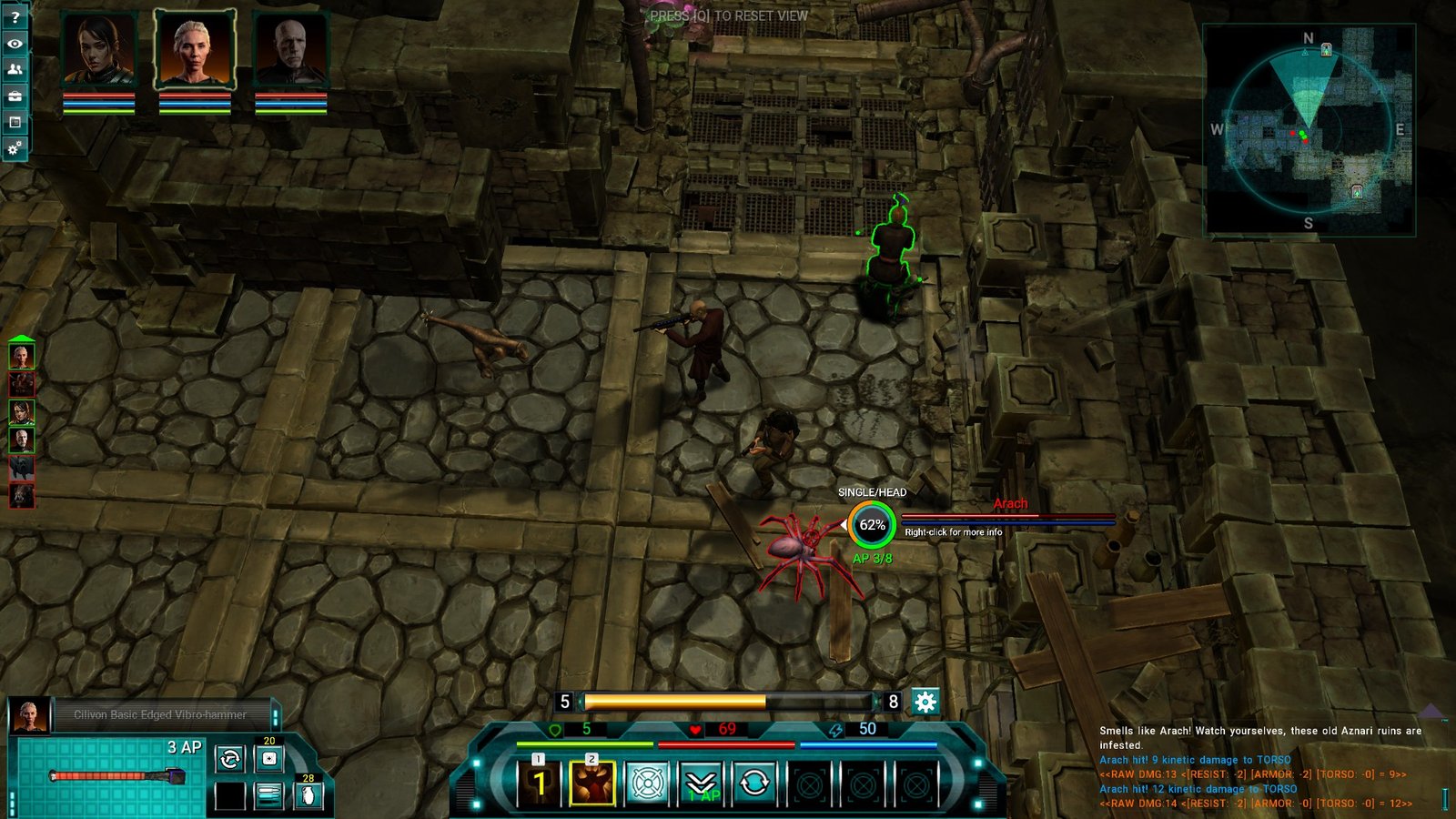The height and width of the screenshot is (819, 1456).
Task: Toggle the eye view button
Action: tap(15, 43)
